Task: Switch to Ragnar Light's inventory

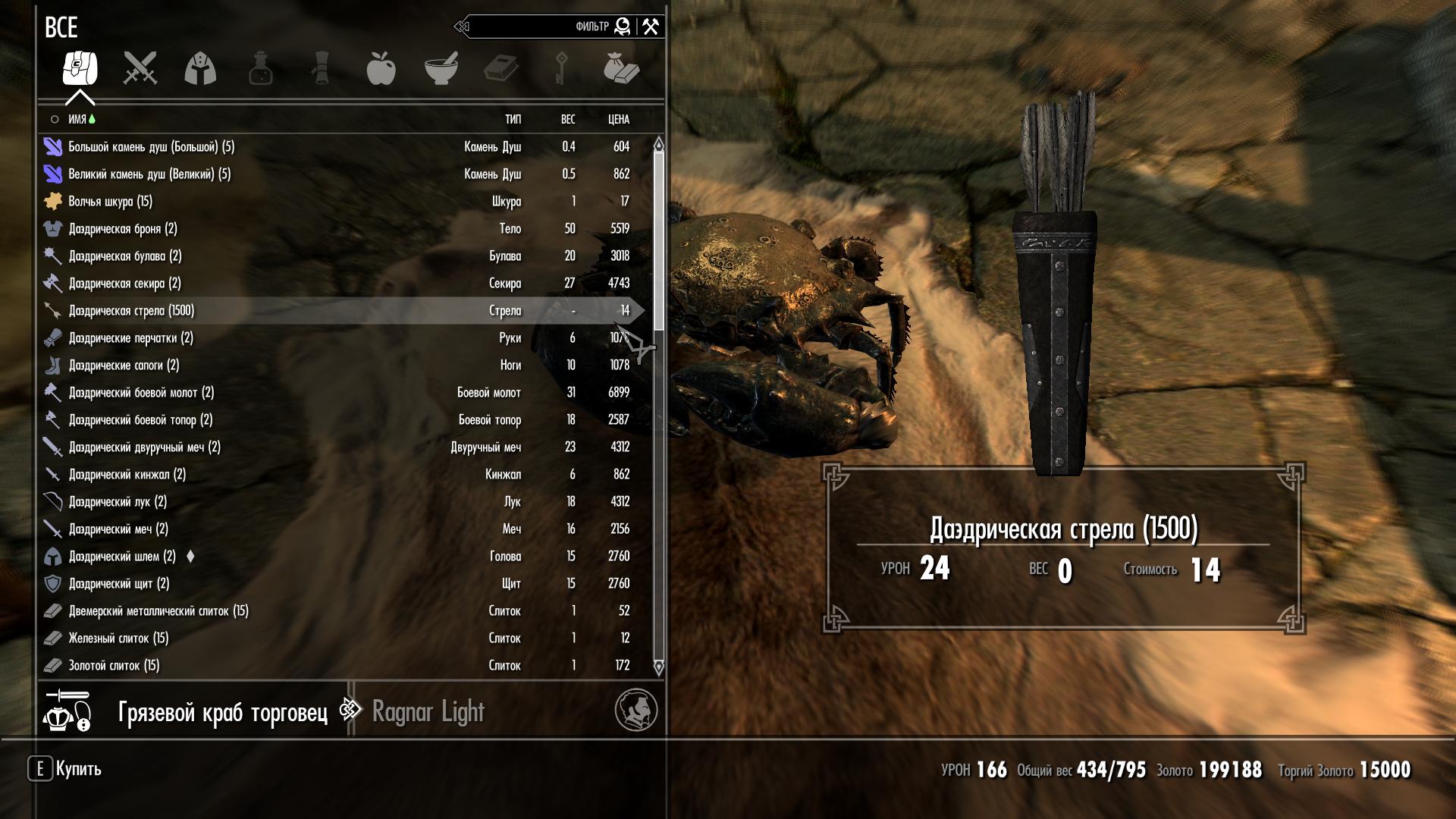Action: click(428, 712)
